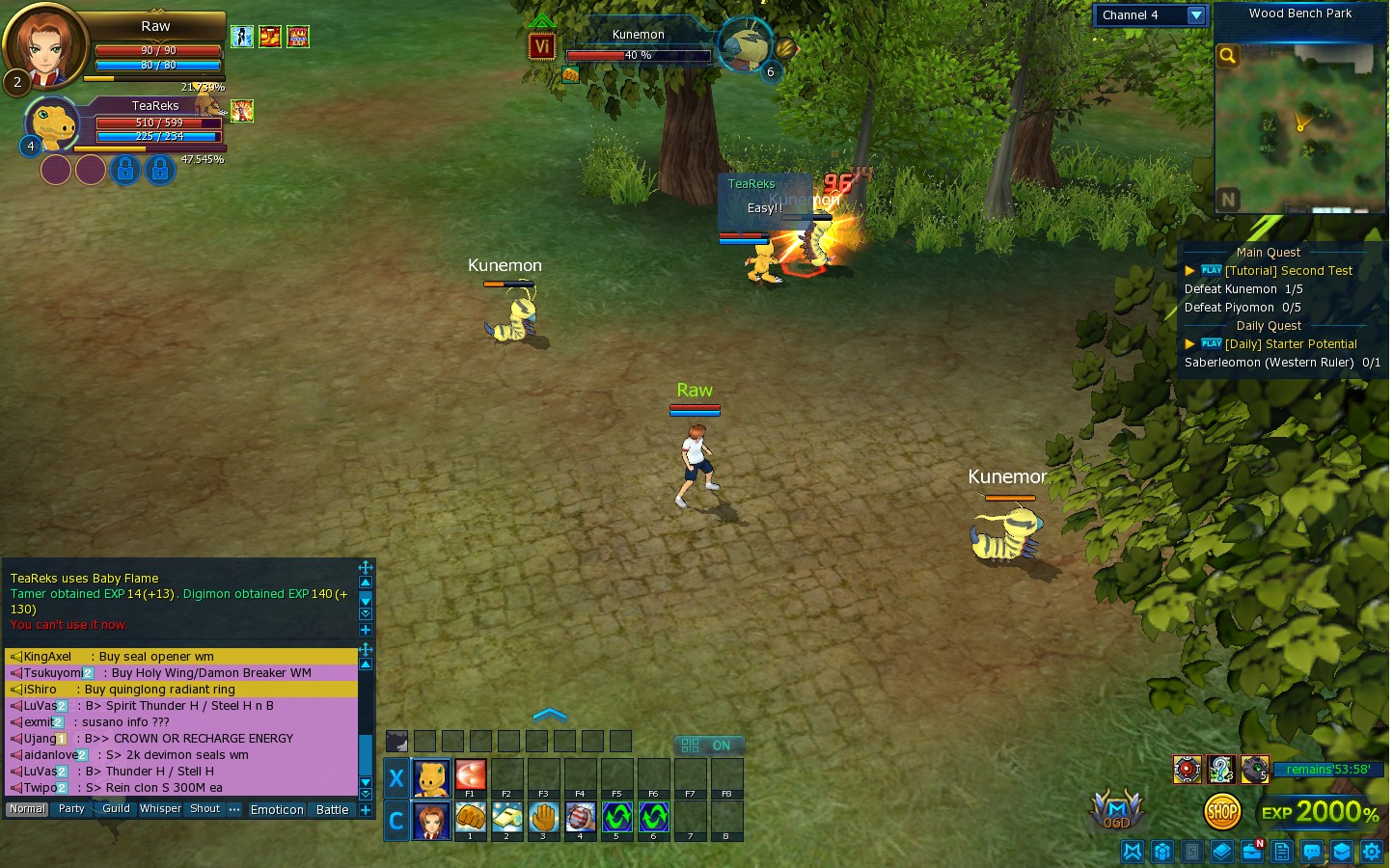Screen dimensions: 1393x868
Task: Open the briefcase icon with N badge
Action: pyautogui.click(x=1252, y=852)
